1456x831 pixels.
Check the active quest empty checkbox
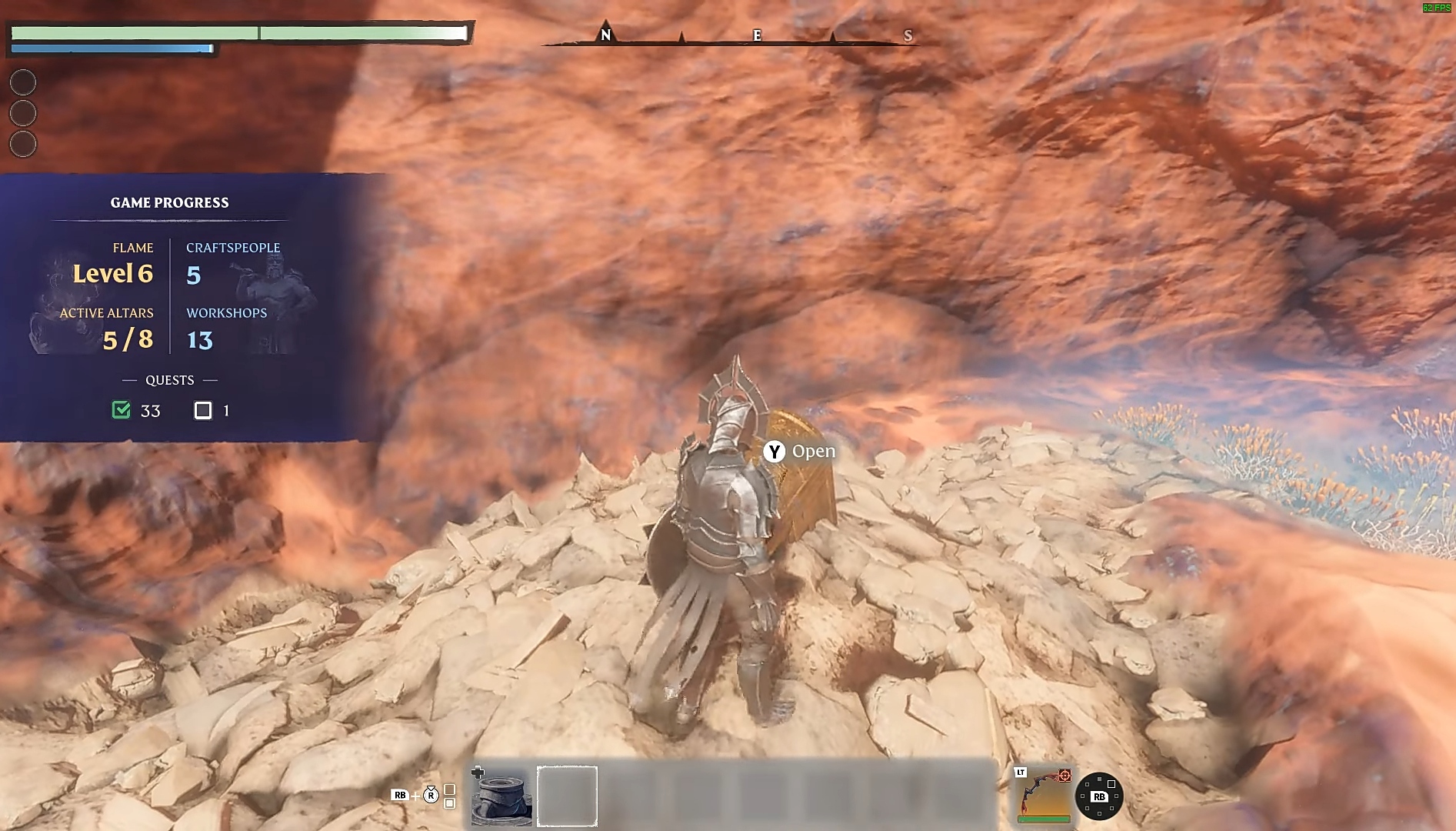(x=203, y=410)
